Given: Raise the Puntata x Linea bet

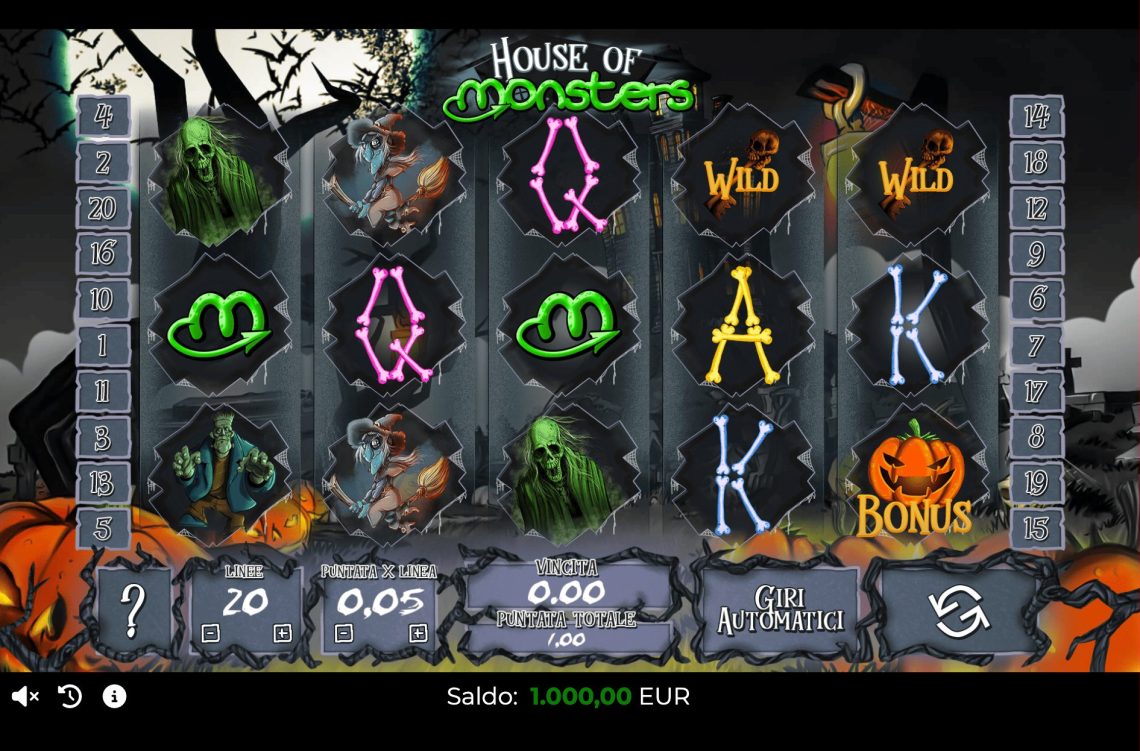Looking at the screenshot, I should pos(418,633).
